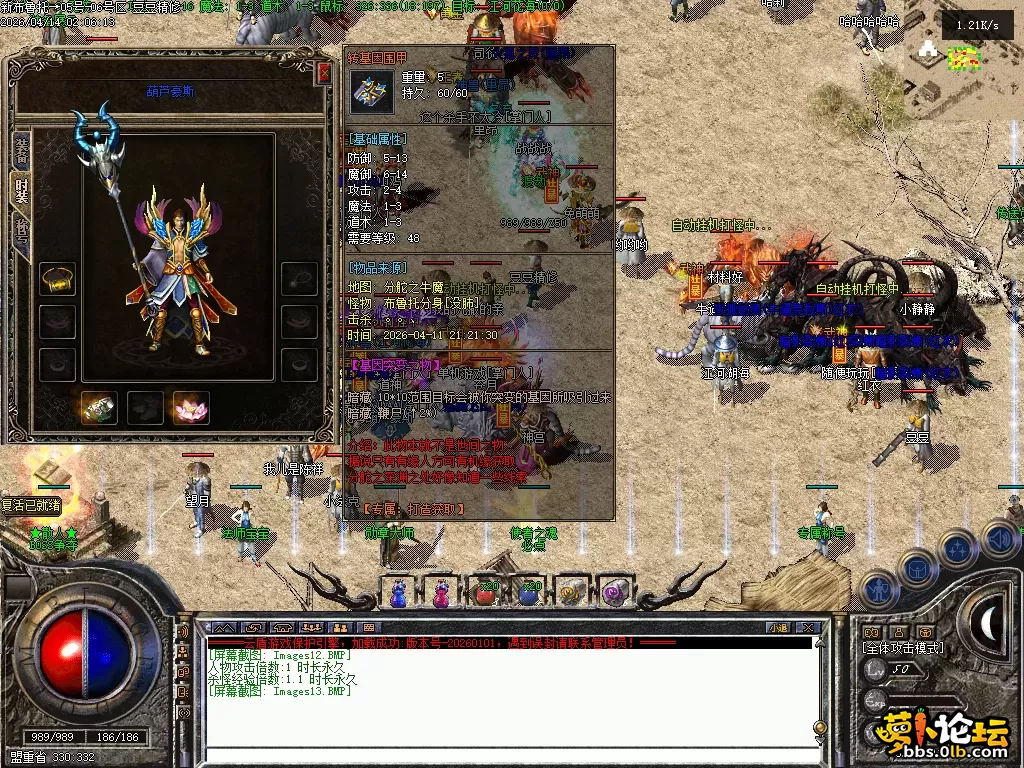Close the chat panel with its X button
Image resolution: width=1024 pixels, height=768 pixels.
pos(808,628)
